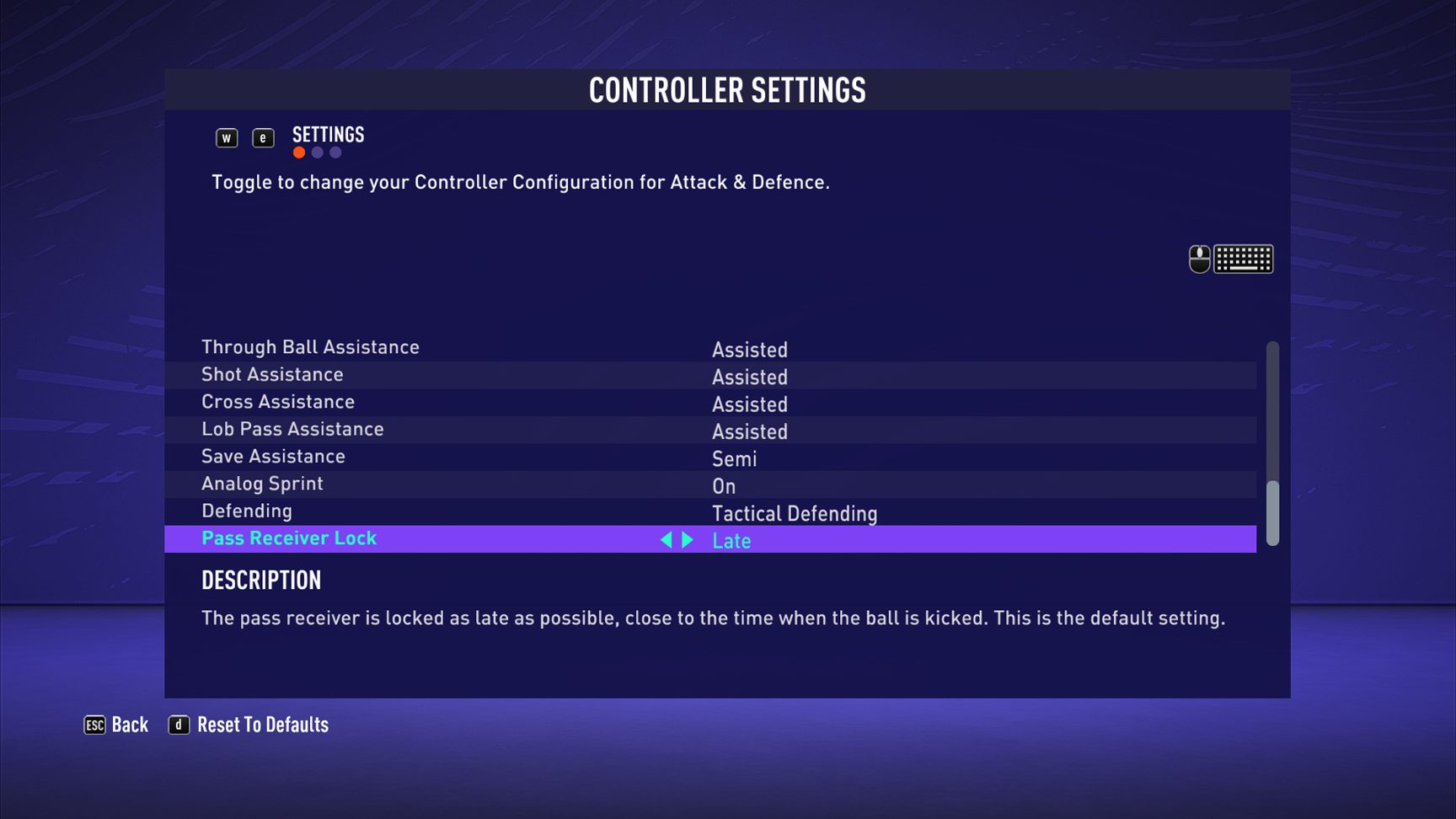The height and width of the screenshot is (819, 1456).
Task: Select the first orange settings page dot
Action: (298, 153)
